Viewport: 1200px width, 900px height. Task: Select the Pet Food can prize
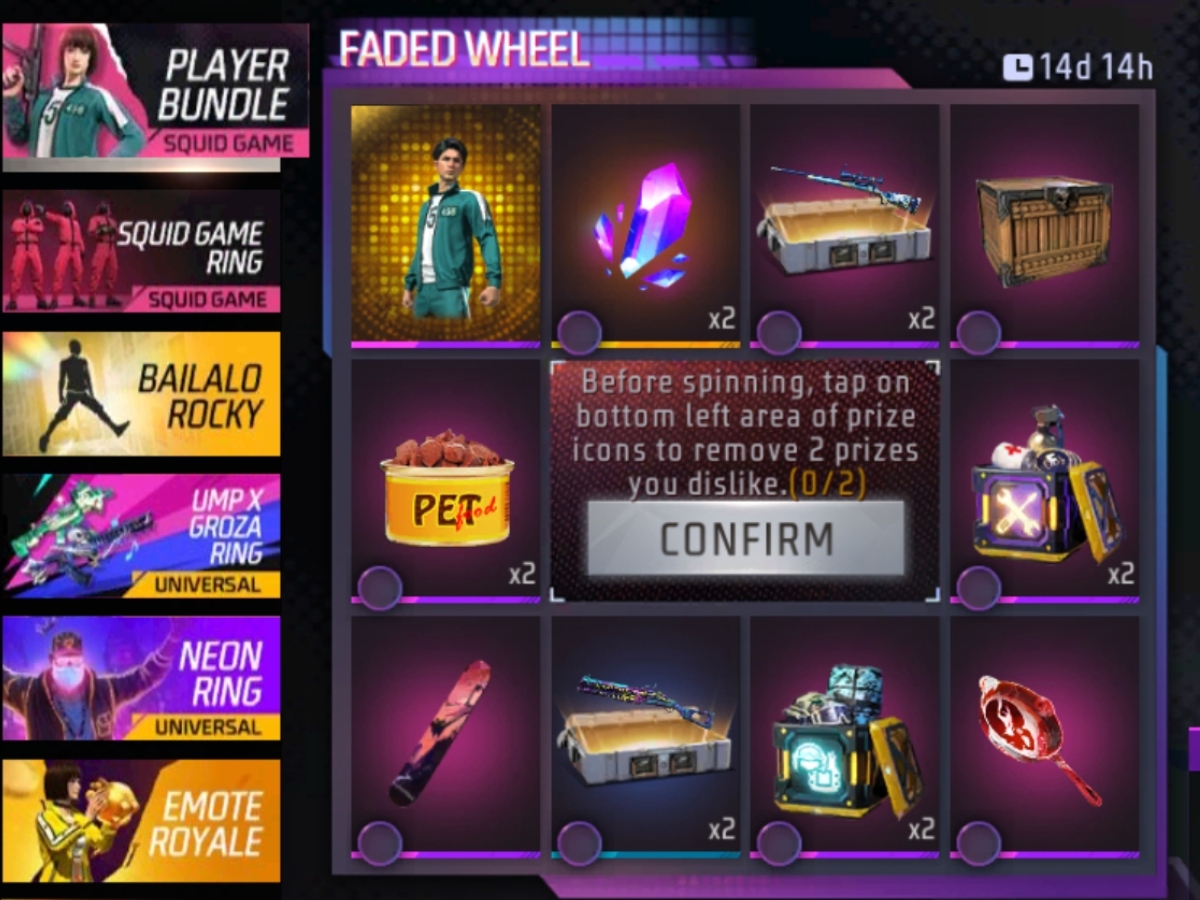point(445,482)
